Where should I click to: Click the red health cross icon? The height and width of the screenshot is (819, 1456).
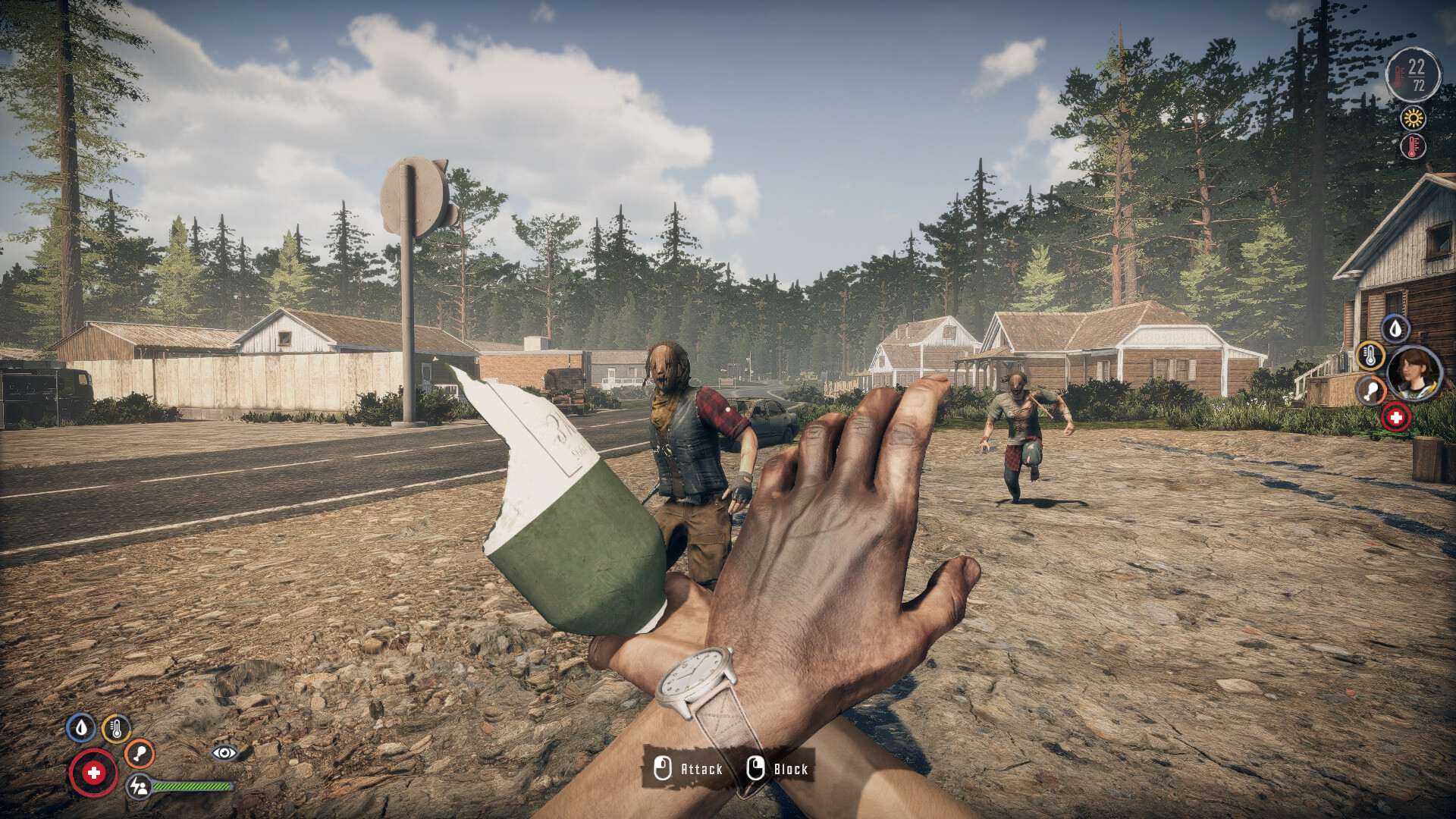[x=95, y=773]
